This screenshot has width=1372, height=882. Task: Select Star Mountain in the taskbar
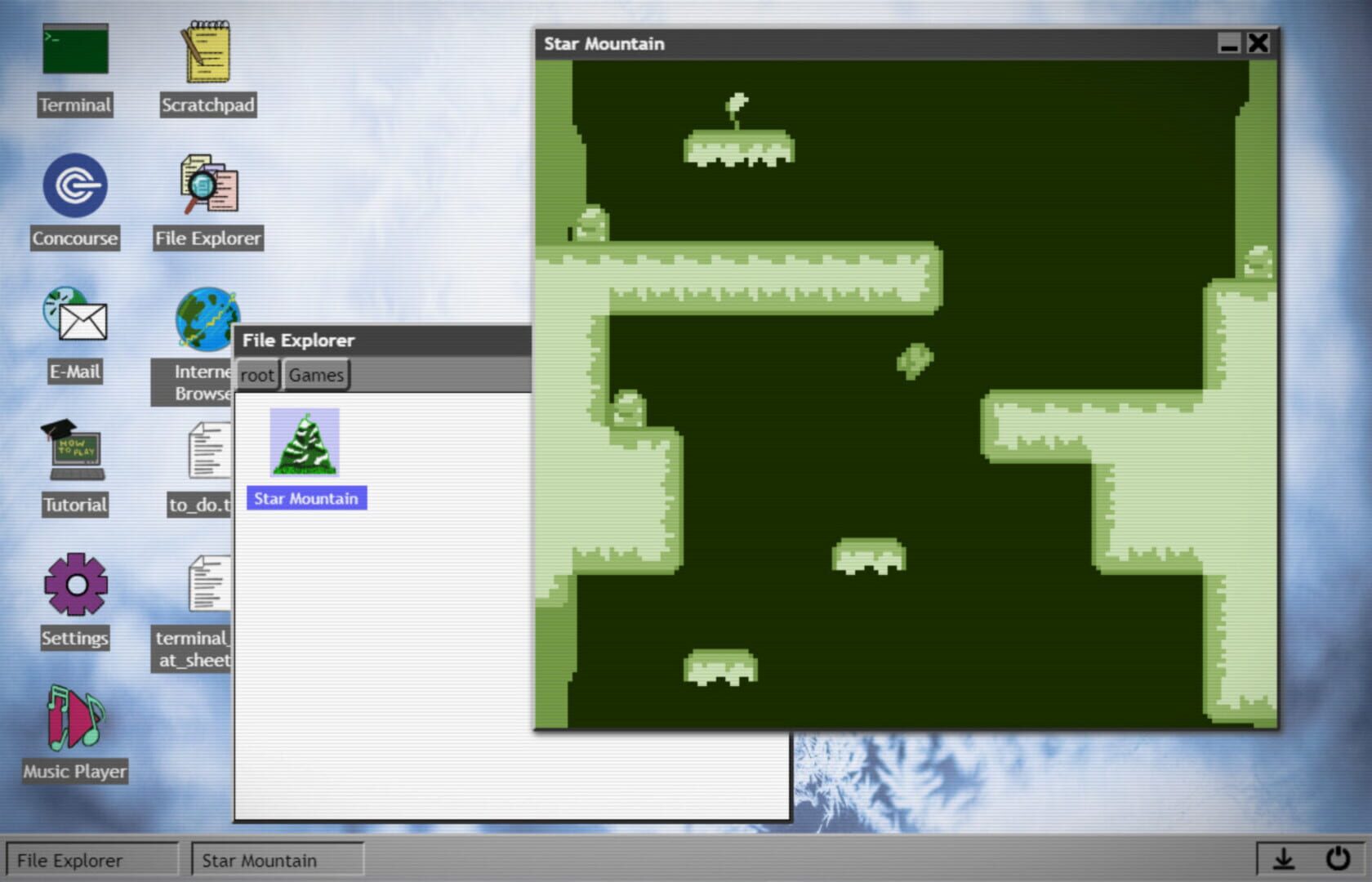pos(278,859)
